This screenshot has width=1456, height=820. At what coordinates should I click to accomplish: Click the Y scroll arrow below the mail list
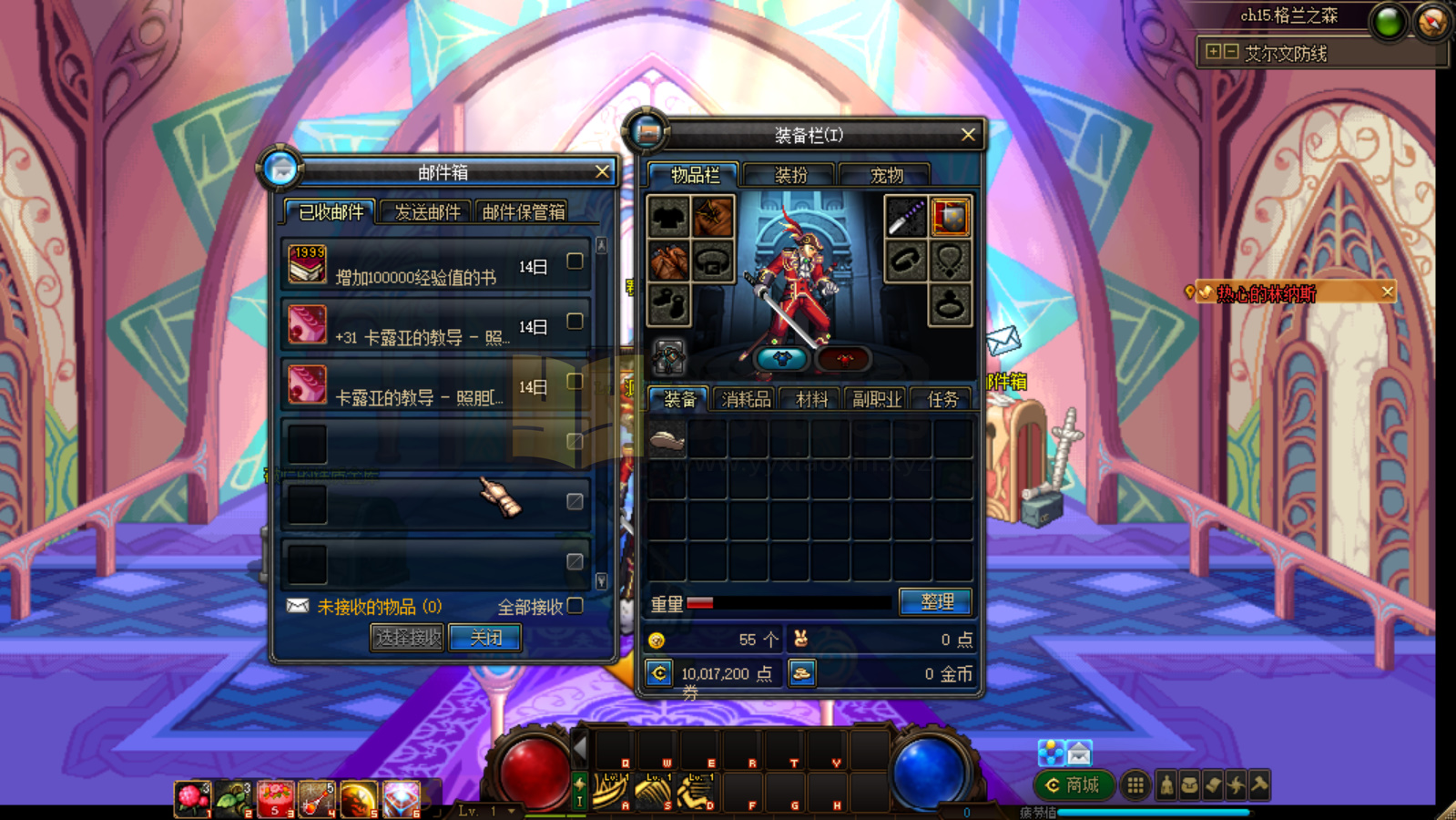pos(601,579)
